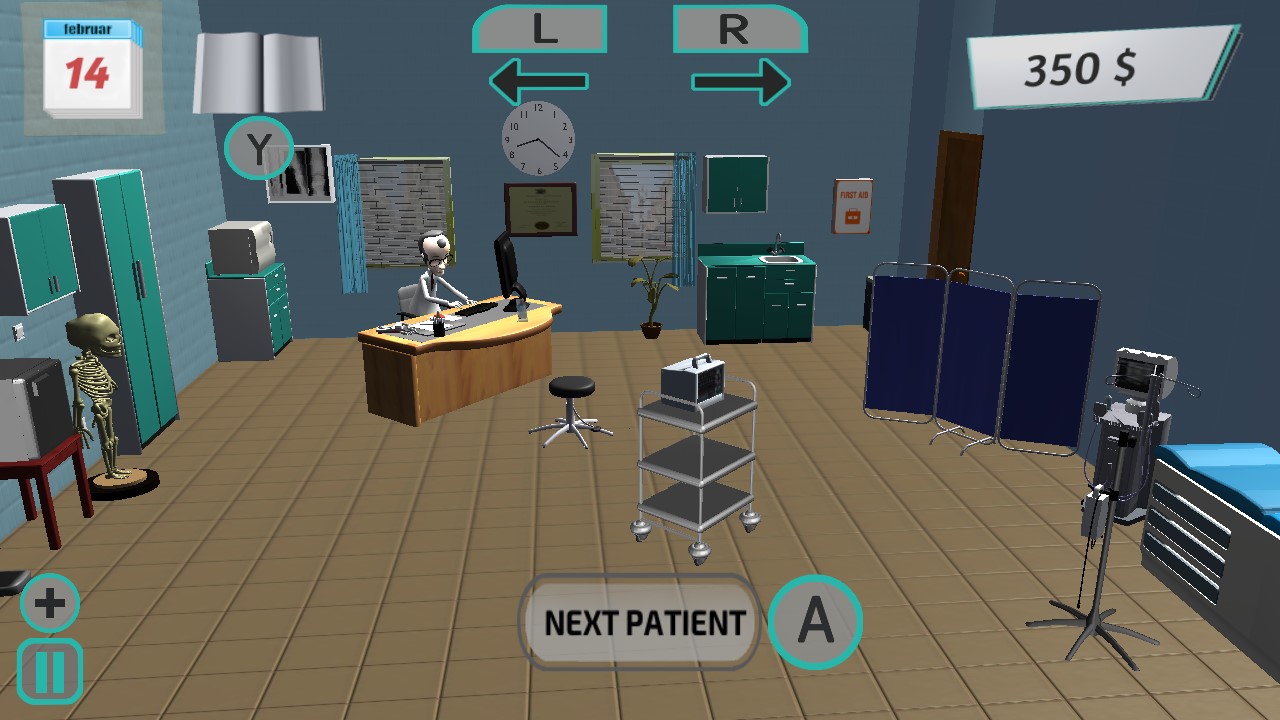
Task: Click the plus button near the pause icon
Action: 48,602
